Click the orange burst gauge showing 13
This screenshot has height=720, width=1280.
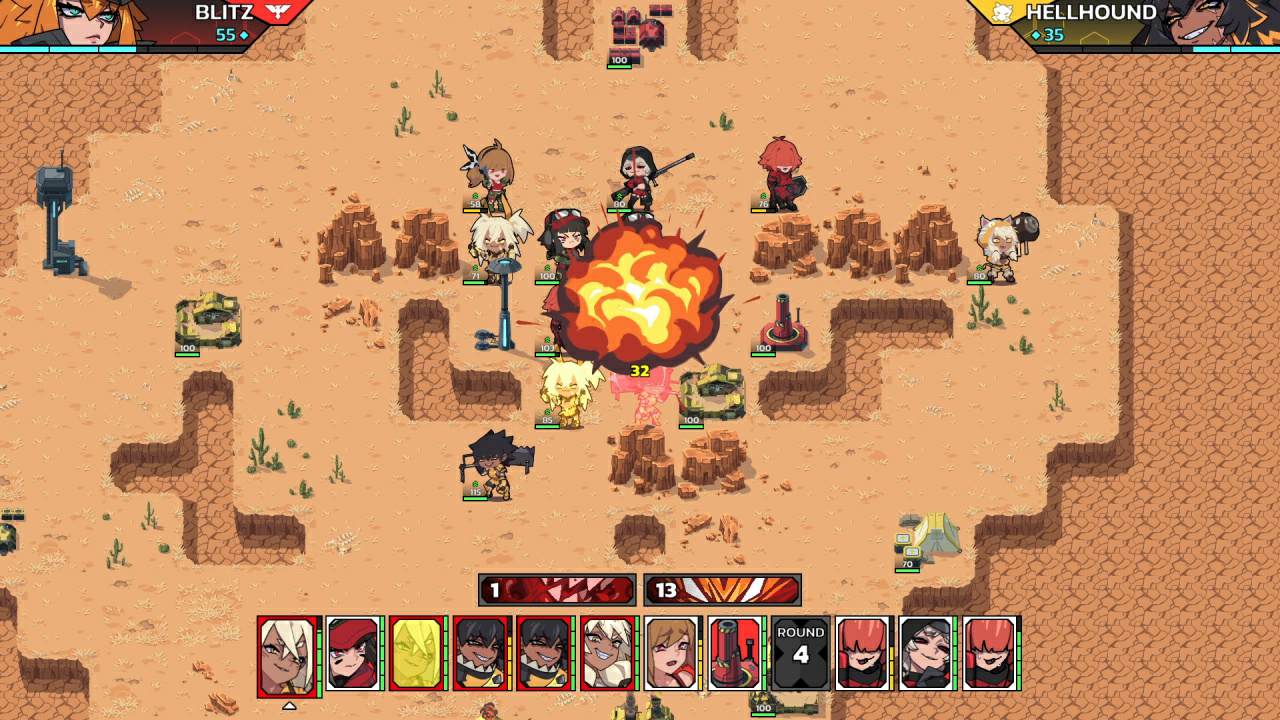(x=722, y=590)
